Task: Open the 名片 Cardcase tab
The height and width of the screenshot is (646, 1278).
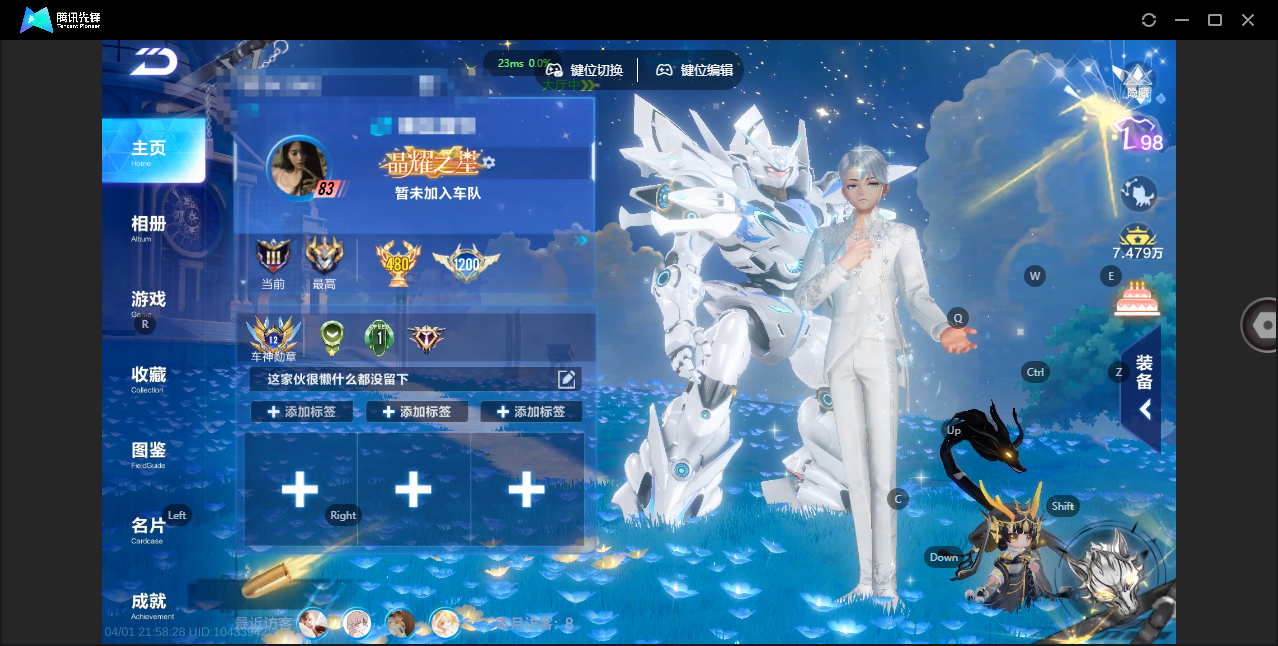Action: 148,528
